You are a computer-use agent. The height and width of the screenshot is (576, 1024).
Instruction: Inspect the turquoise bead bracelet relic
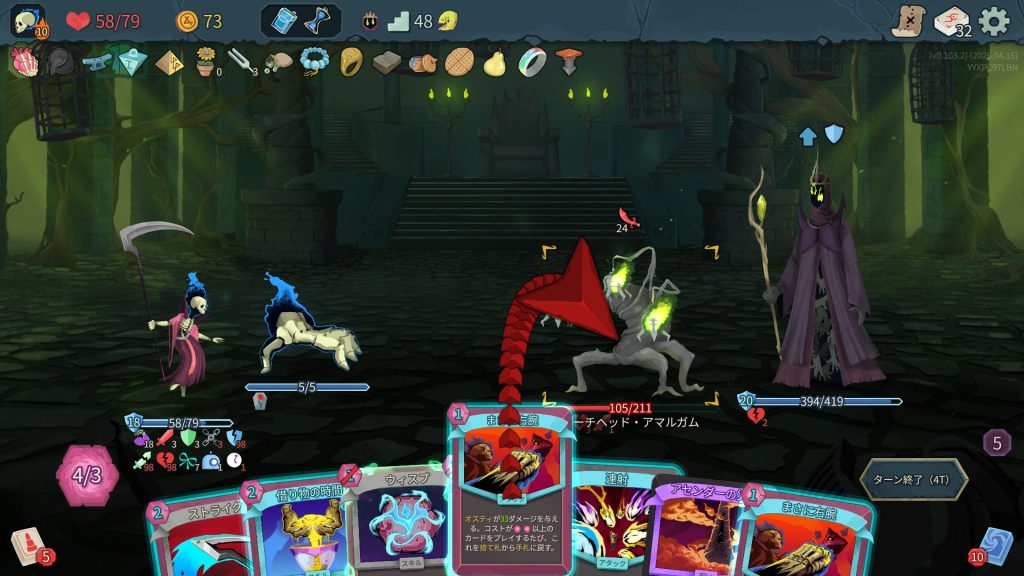tap(314, 62)
